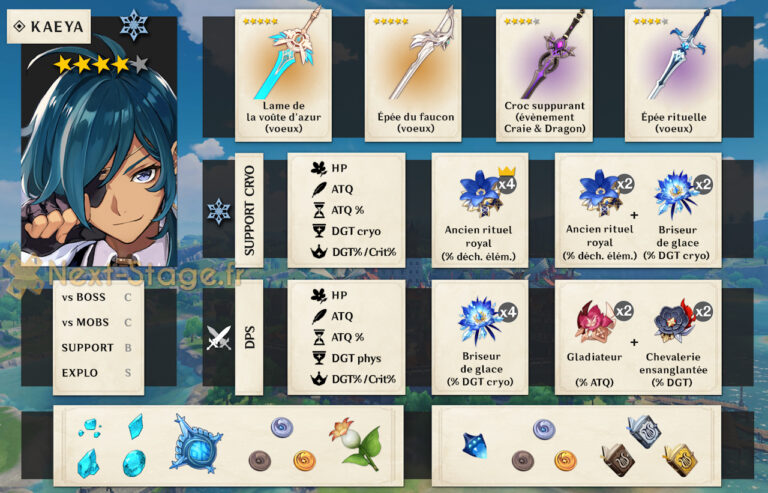The width and height of the screenshot is (768, 493).
Task: Select the blue boss talent material icon
Action: pyautogui.click(x=474, y=447)
